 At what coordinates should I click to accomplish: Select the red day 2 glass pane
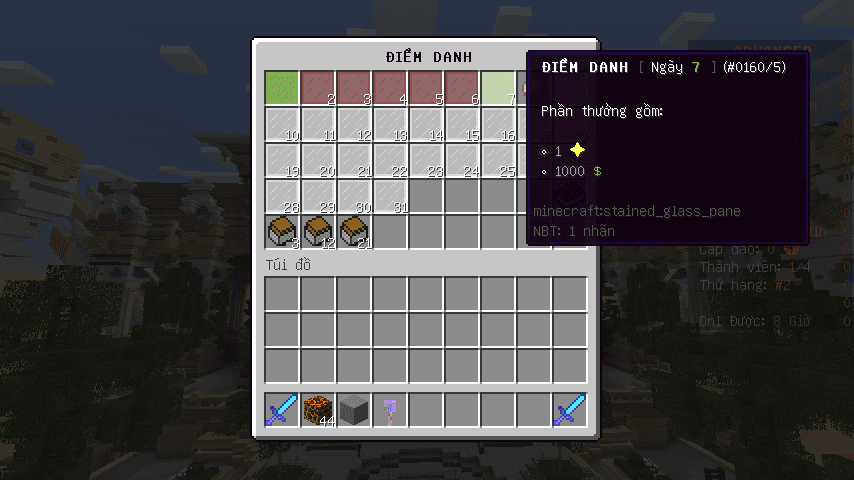318,88
